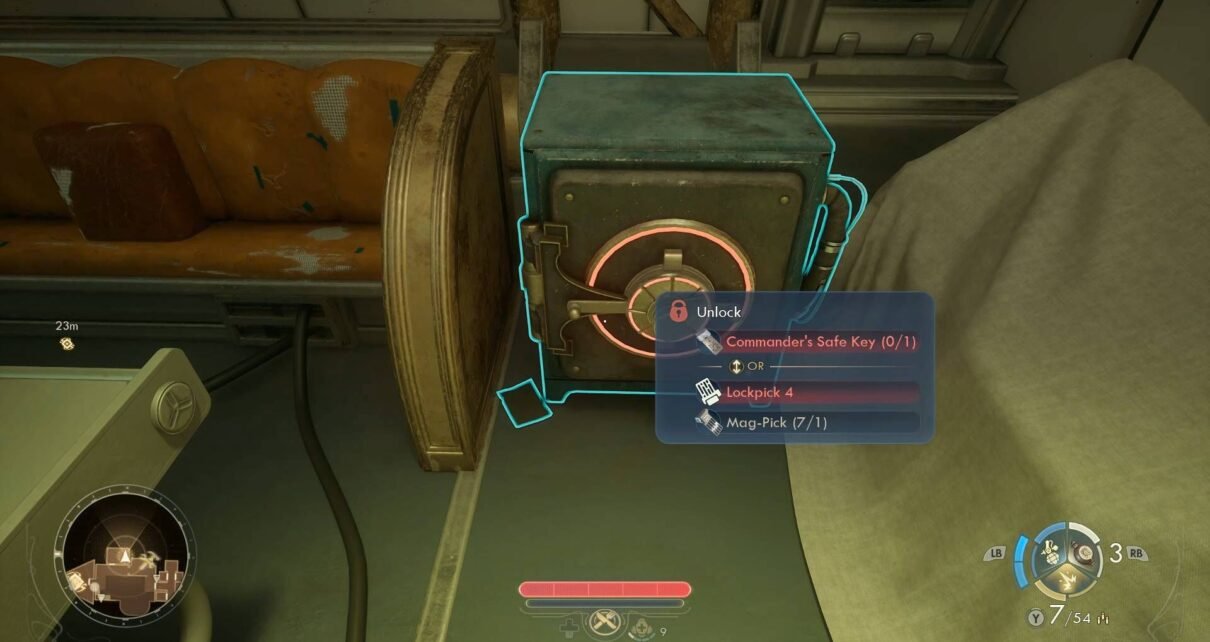The width and height of the screenshot is (1210, 642).
Task: Select the Commander's Safe Key unlock option
Action: (806, 342)
